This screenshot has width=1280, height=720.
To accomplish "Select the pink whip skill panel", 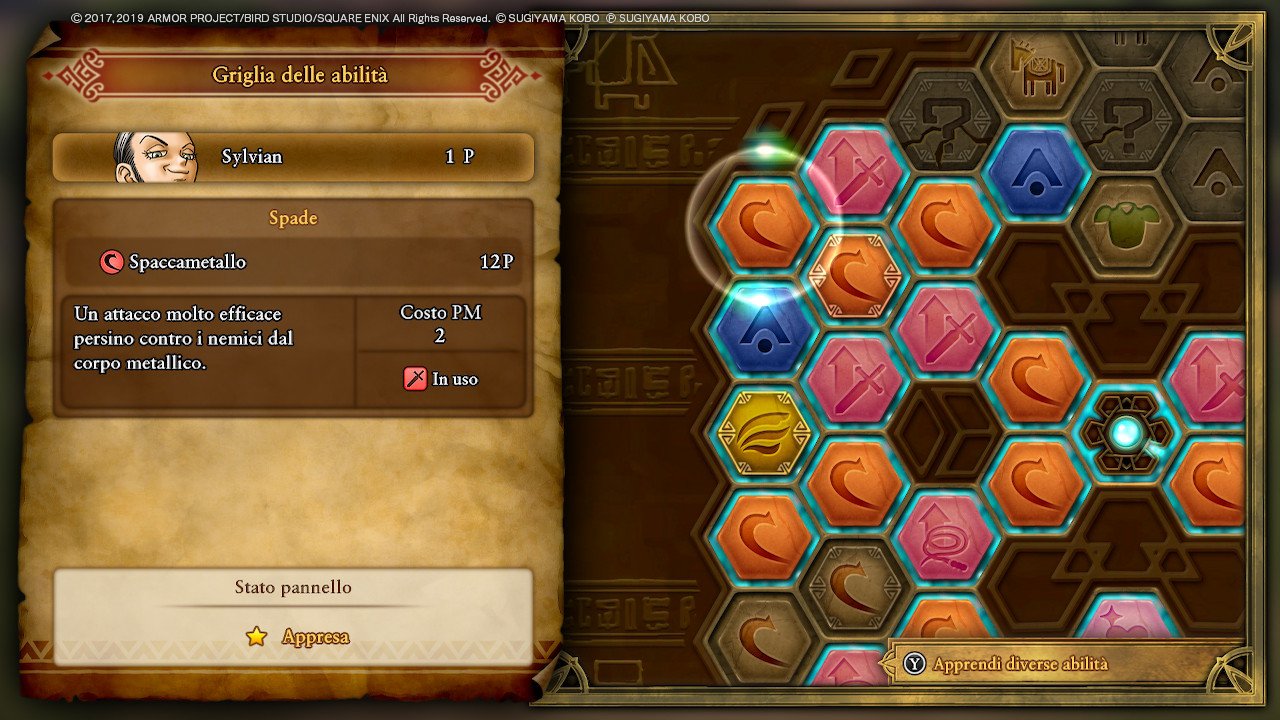I will 946,535.
